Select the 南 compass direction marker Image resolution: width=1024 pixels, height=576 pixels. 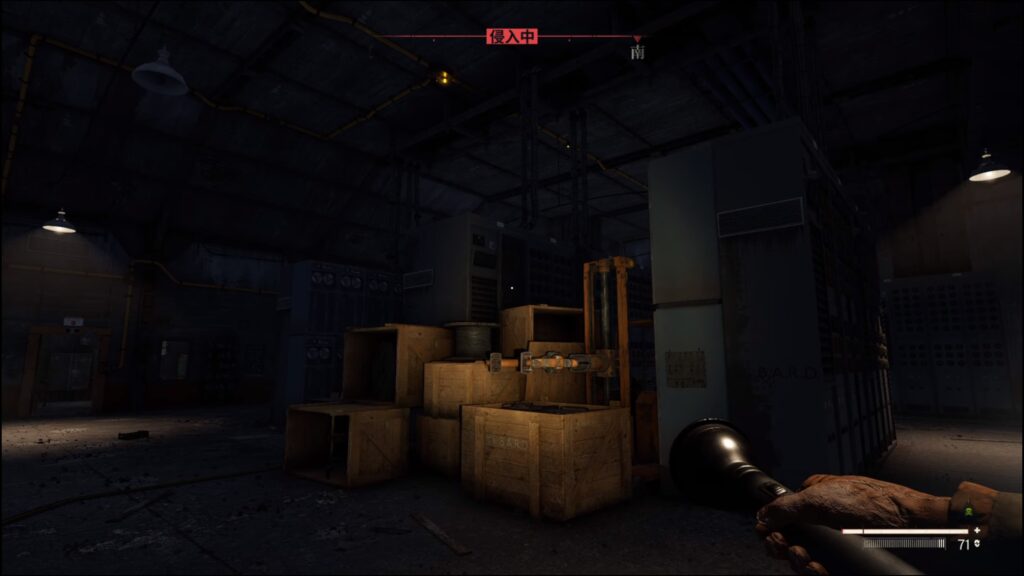click(x=637, y=51)
